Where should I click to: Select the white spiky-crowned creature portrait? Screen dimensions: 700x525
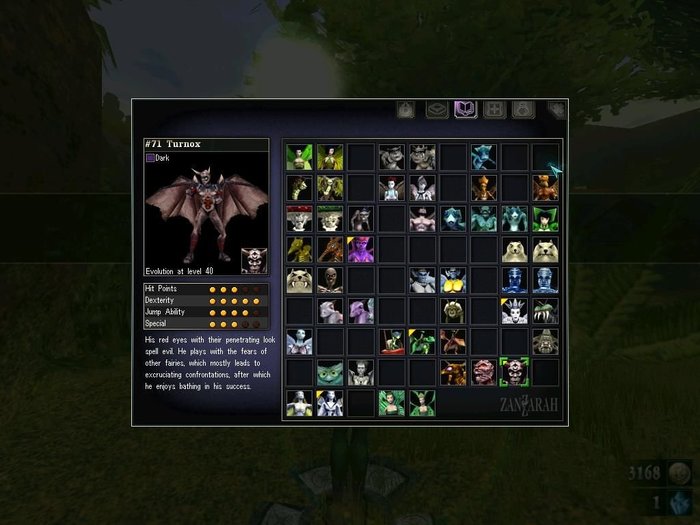pyautogui.click(x=514, y=311)
